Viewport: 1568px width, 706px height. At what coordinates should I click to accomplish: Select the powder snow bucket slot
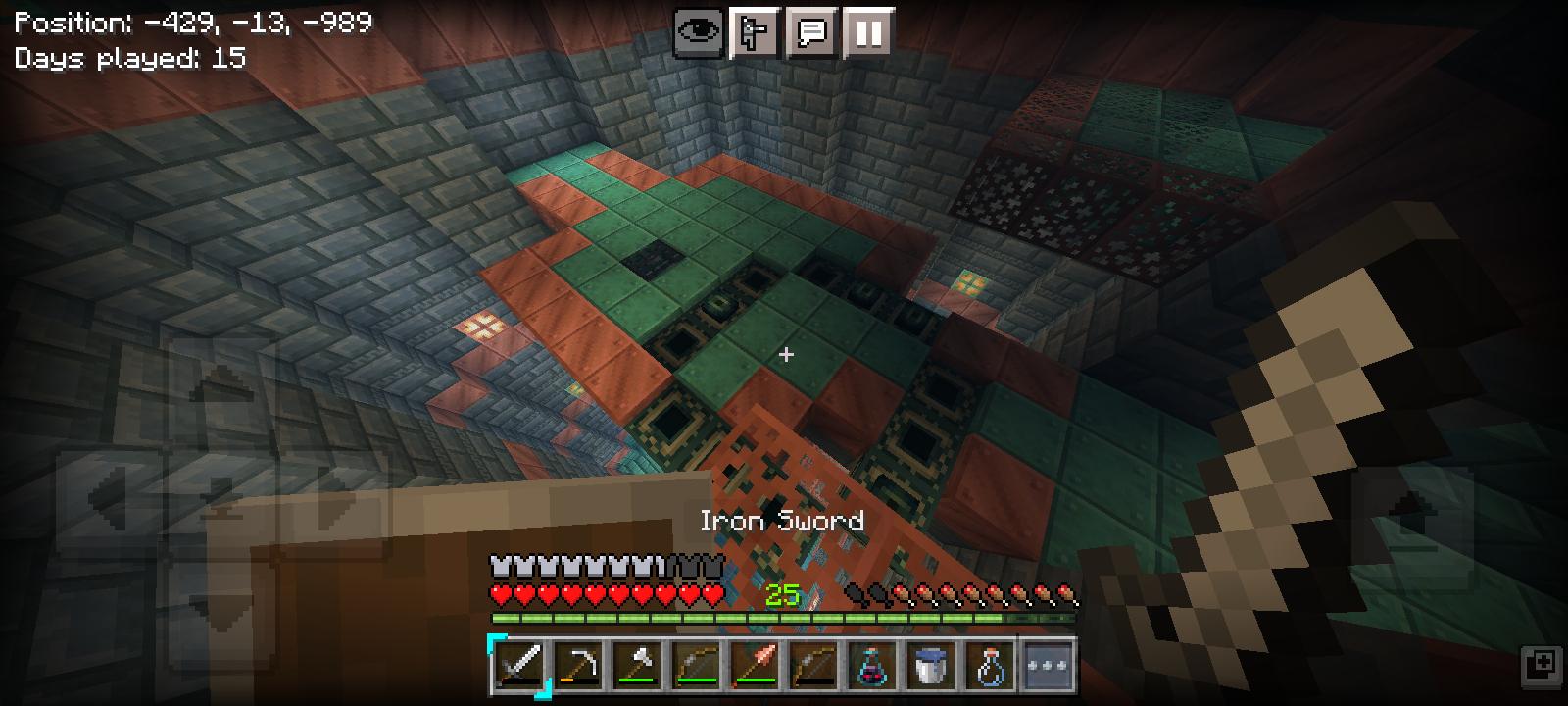coord(931,666)
